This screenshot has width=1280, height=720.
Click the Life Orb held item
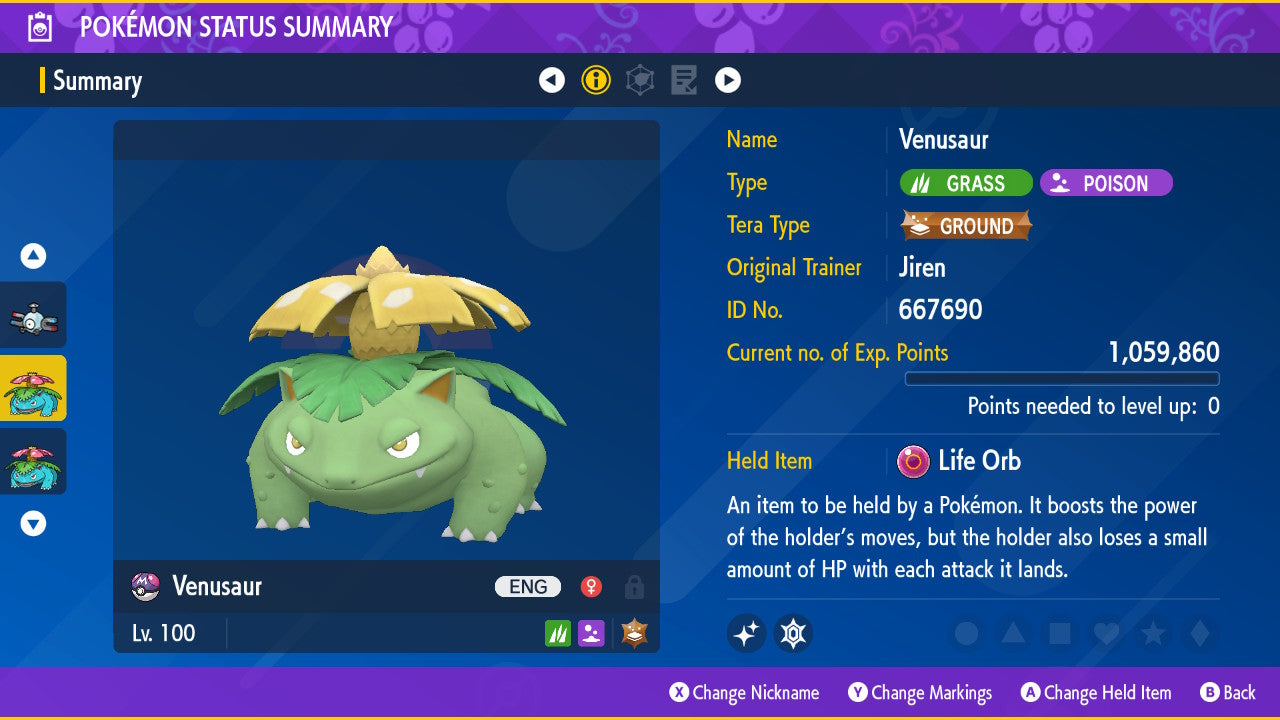click(960, 461)
